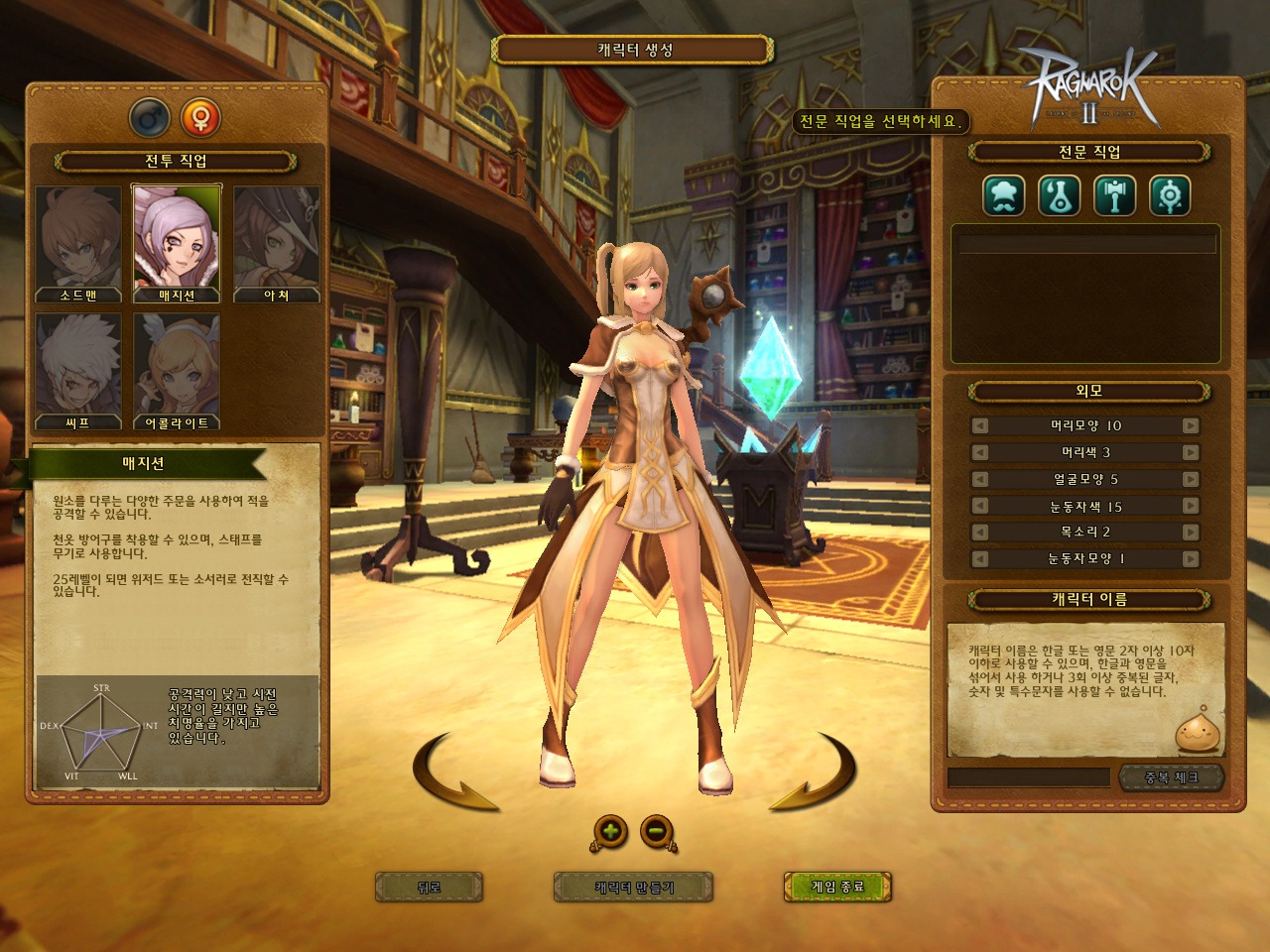This screenshot has height=952, width=1270.
Task: Select the chef profession icon
Action: [1003, 195]
